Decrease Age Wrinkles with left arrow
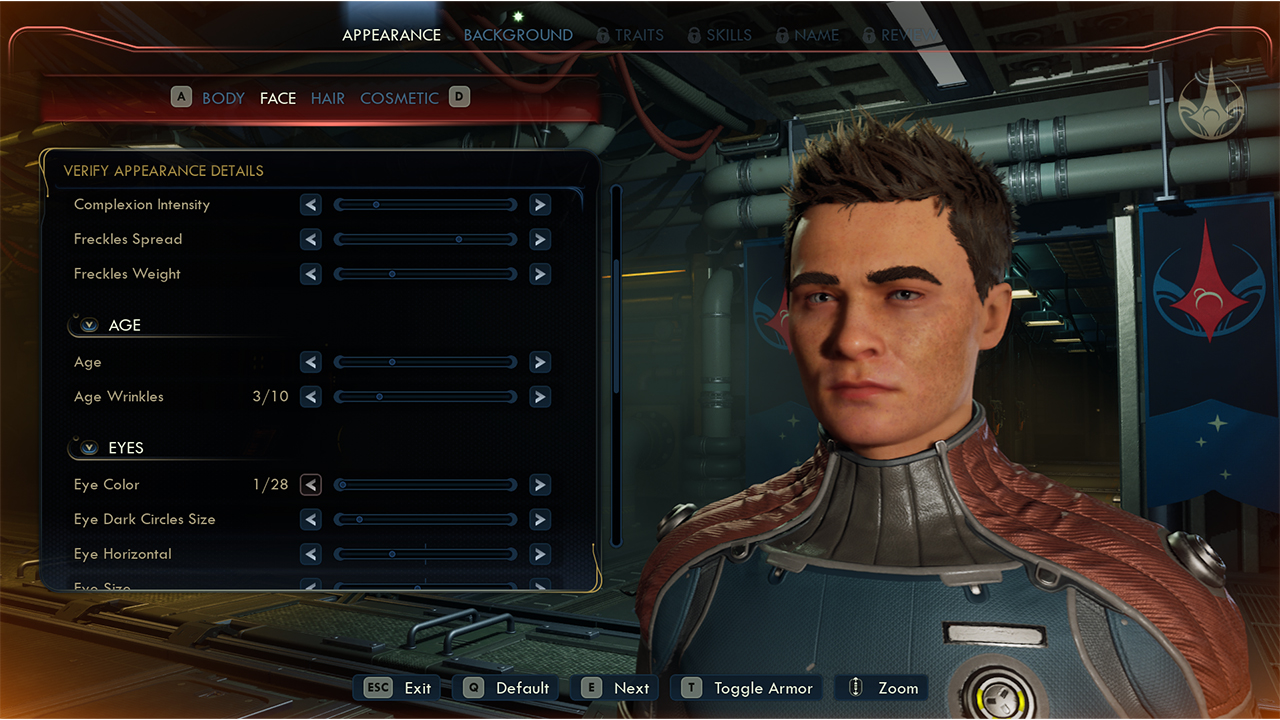Viewport: 1280px width, 720px height. point(311,397)
